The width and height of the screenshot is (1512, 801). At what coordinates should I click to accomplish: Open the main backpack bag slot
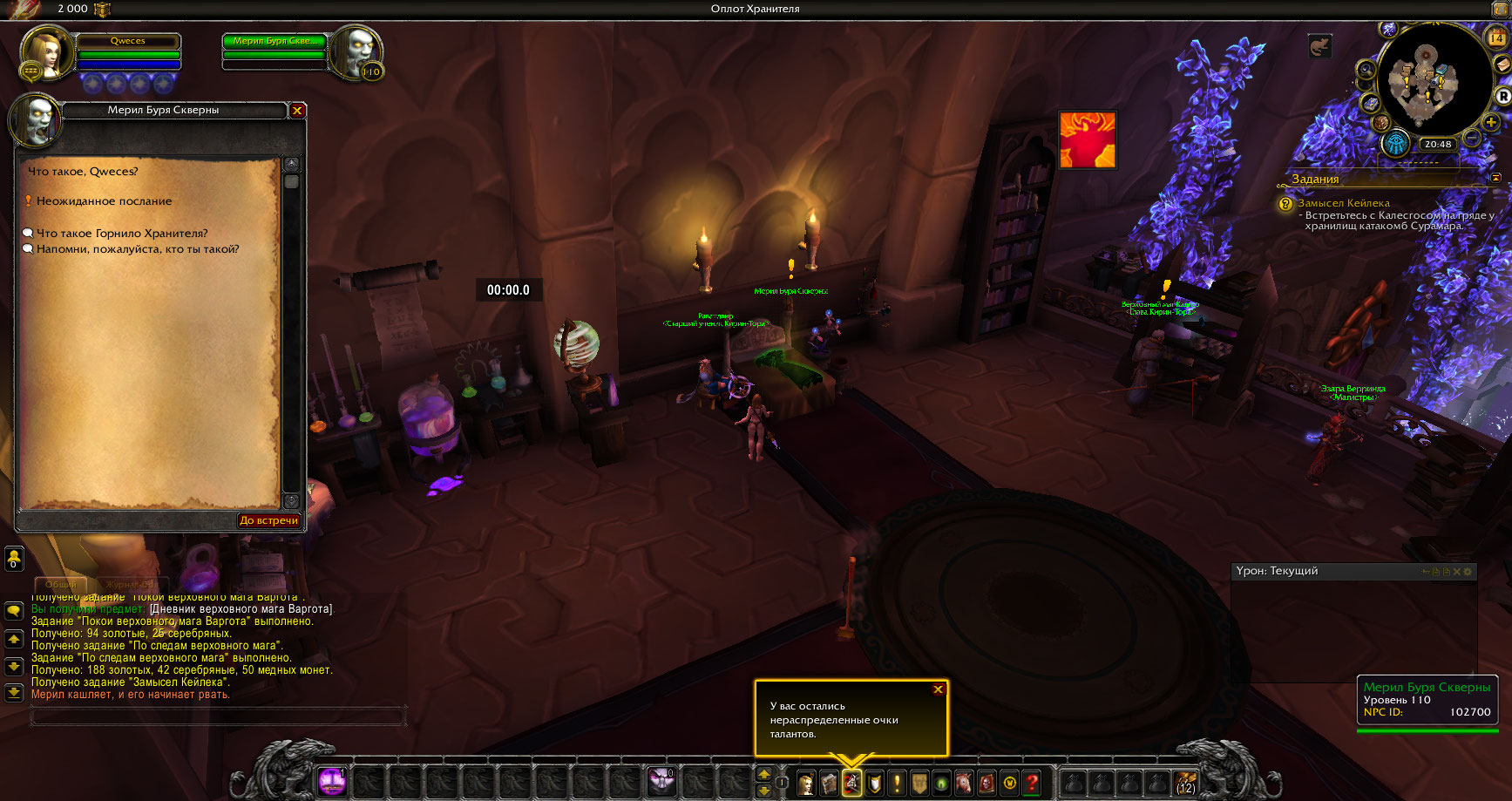click(x=1185, y=783)
